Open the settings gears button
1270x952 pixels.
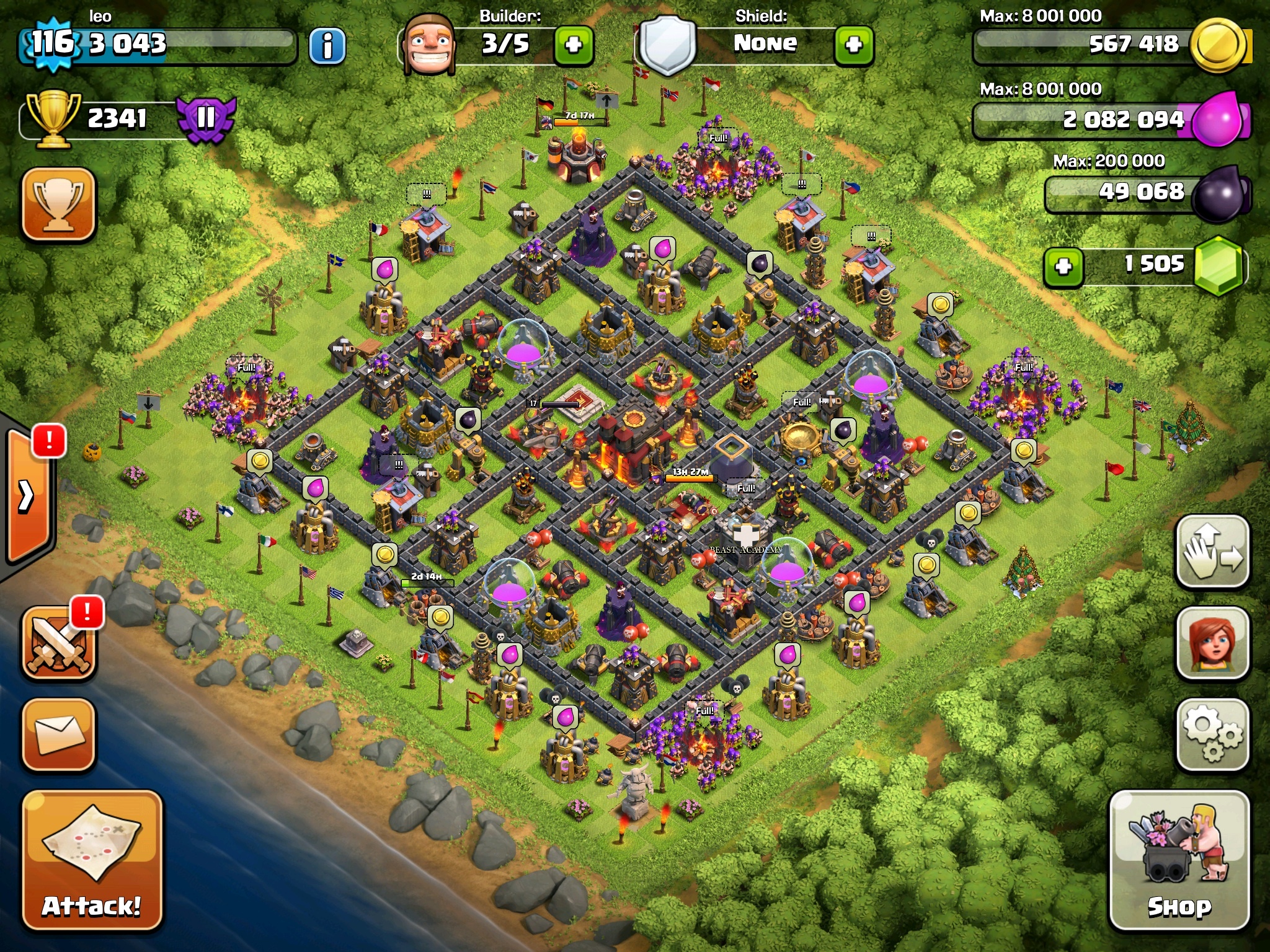point(1212,735)
